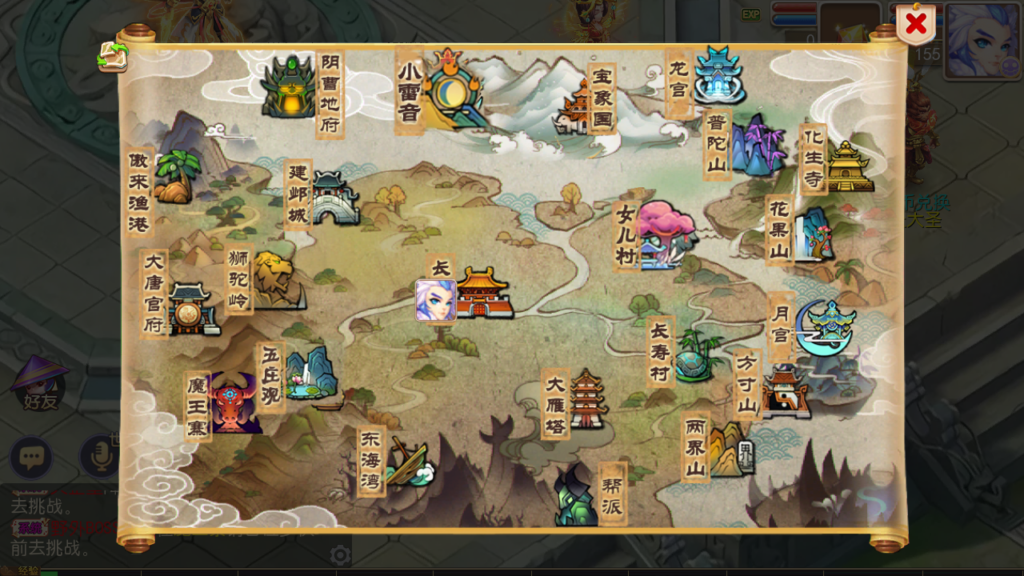Travel to 阴曹地府 on the map

[290, 87]
